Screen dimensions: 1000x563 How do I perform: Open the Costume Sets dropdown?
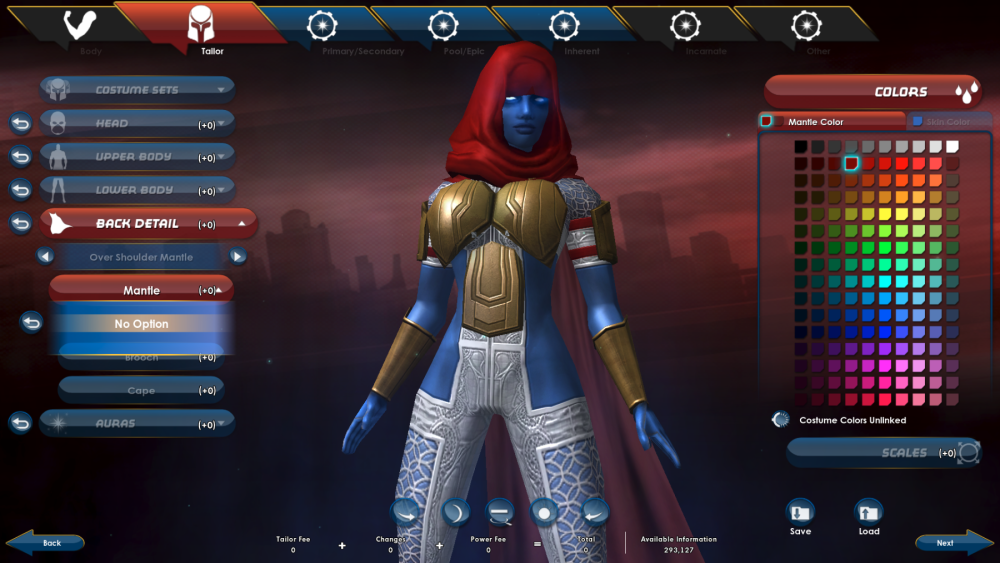[x=138, y=90]
